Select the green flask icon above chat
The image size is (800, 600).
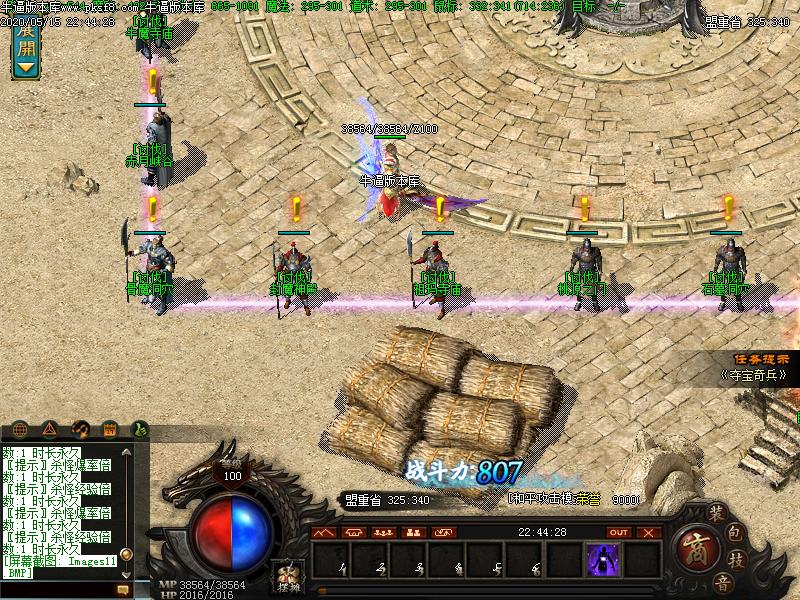[x=139, y=430]
